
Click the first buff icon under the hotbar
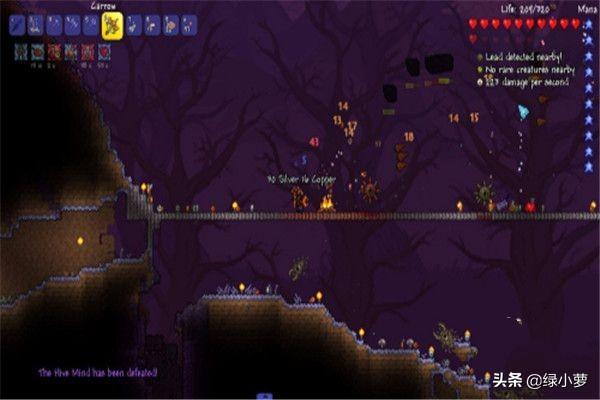pyautogui.click(x=21, y=50)
